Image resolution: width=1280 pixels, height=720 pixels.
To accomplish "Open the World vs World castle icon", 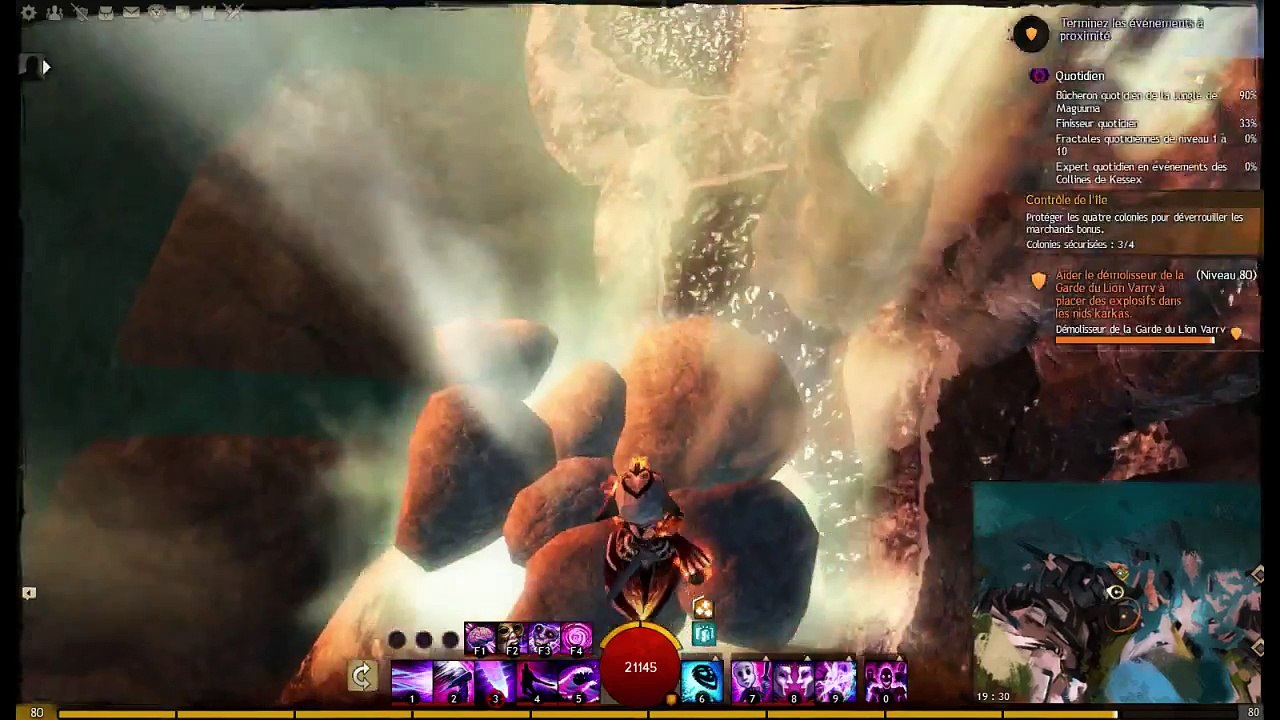I will click(208, 13).
